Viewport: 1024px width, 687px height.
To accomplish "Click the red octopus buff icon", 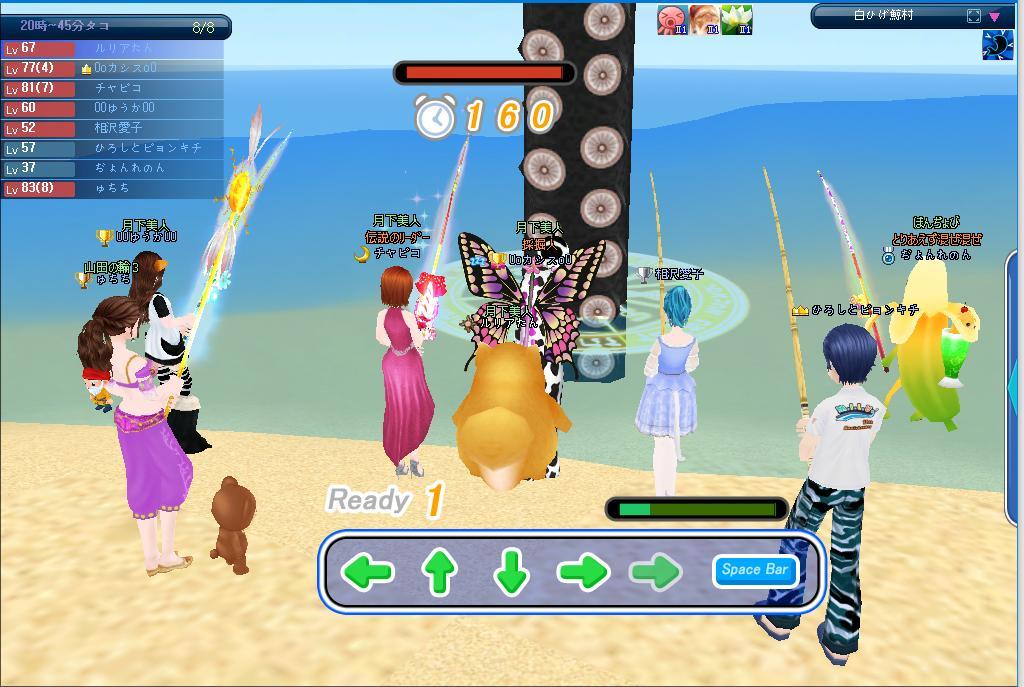I will pos(671,20).
